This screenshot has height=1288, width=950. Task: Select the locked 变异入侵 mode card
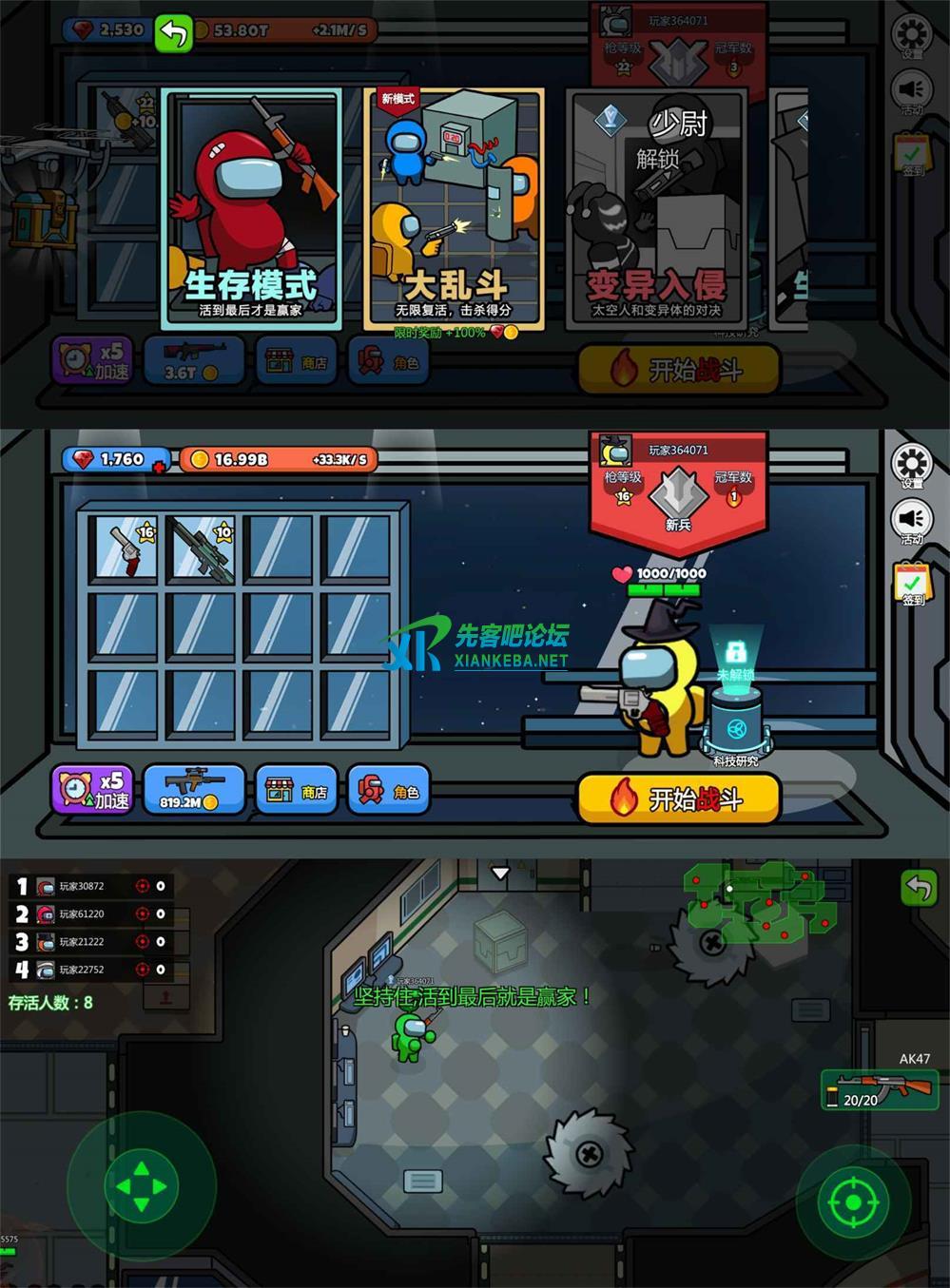[x=656, y=207]
